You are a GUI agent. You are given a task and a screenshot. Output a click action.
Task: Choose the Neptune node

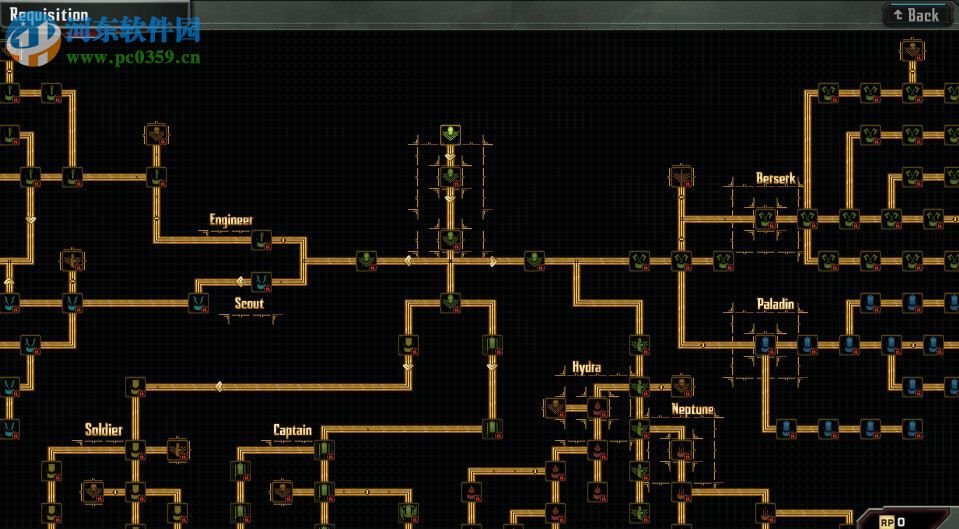point(683,449)
